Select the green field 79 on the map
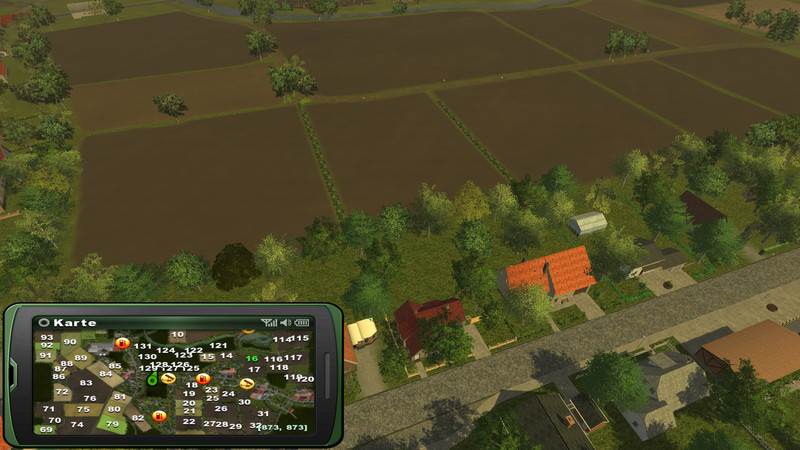 (x=112, y=424)
